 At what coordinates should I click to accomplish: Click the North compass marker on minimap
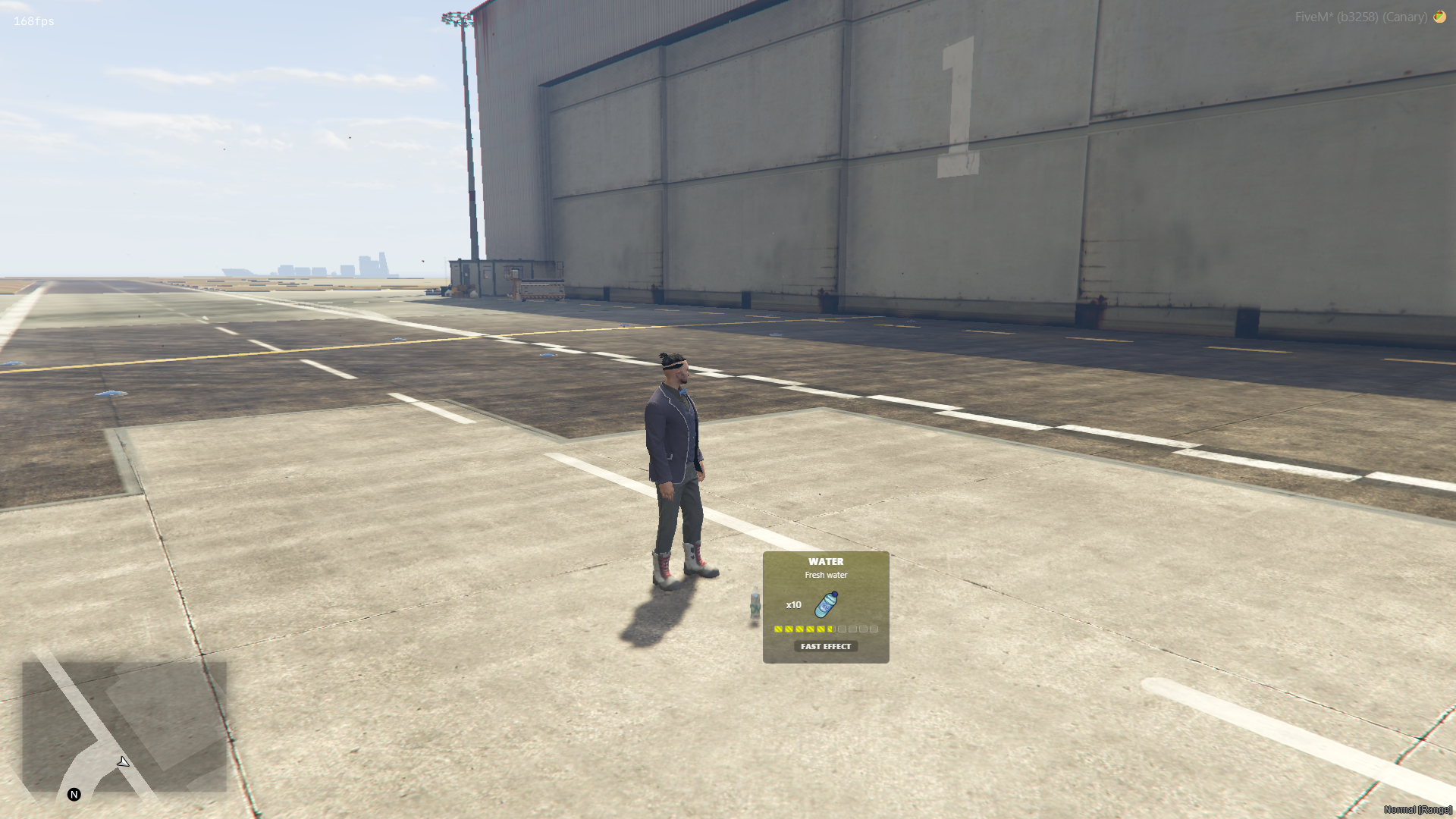74,794
